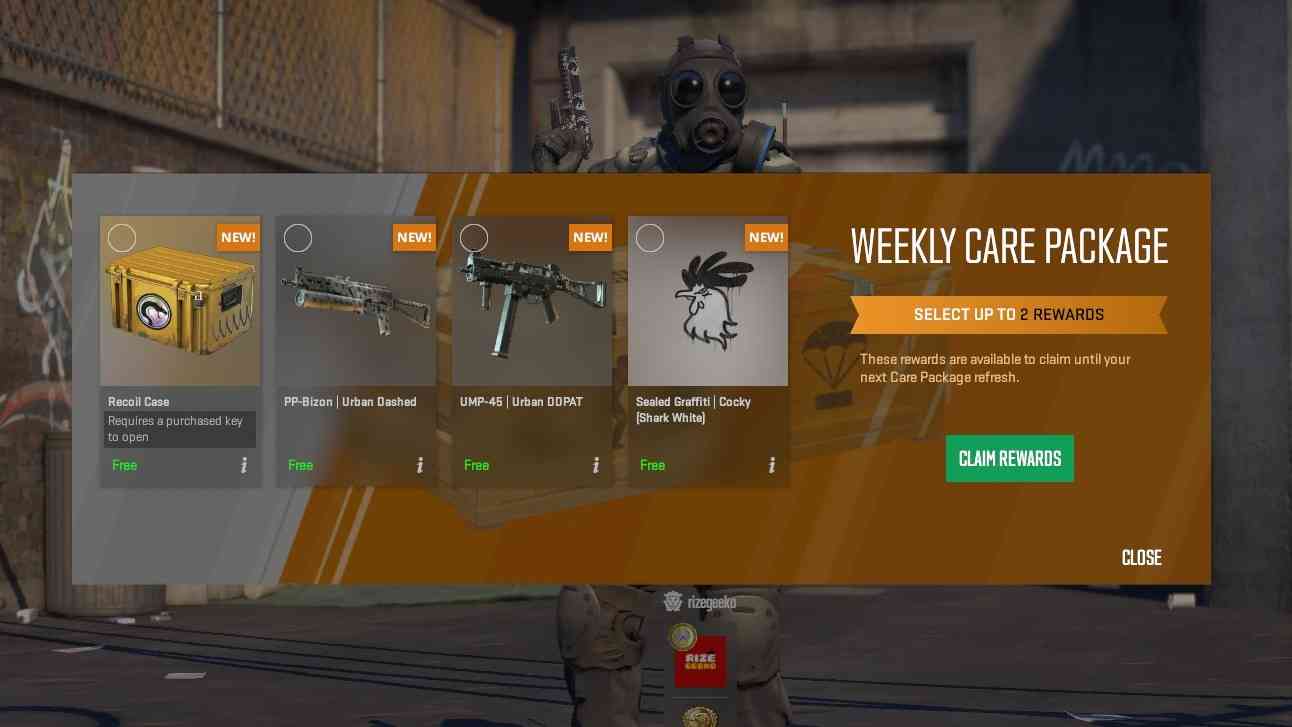The image size is (1292, 727).
Task: Check the Sealed Graffiti Cocky selection circle
Action: [650, 238]
